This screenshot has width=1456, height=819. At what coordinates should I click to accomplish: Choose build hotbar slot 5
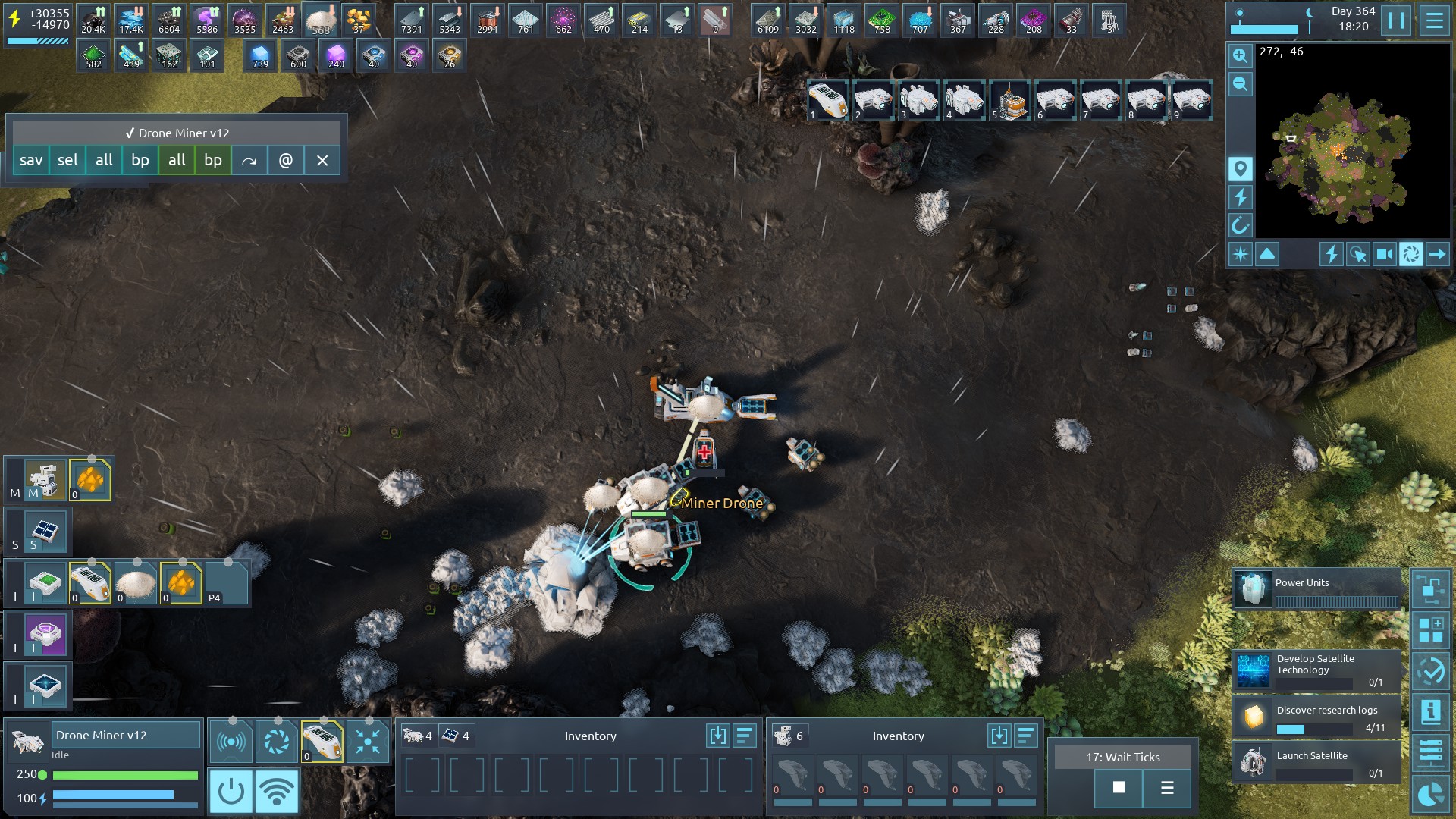pos(1009,100)
